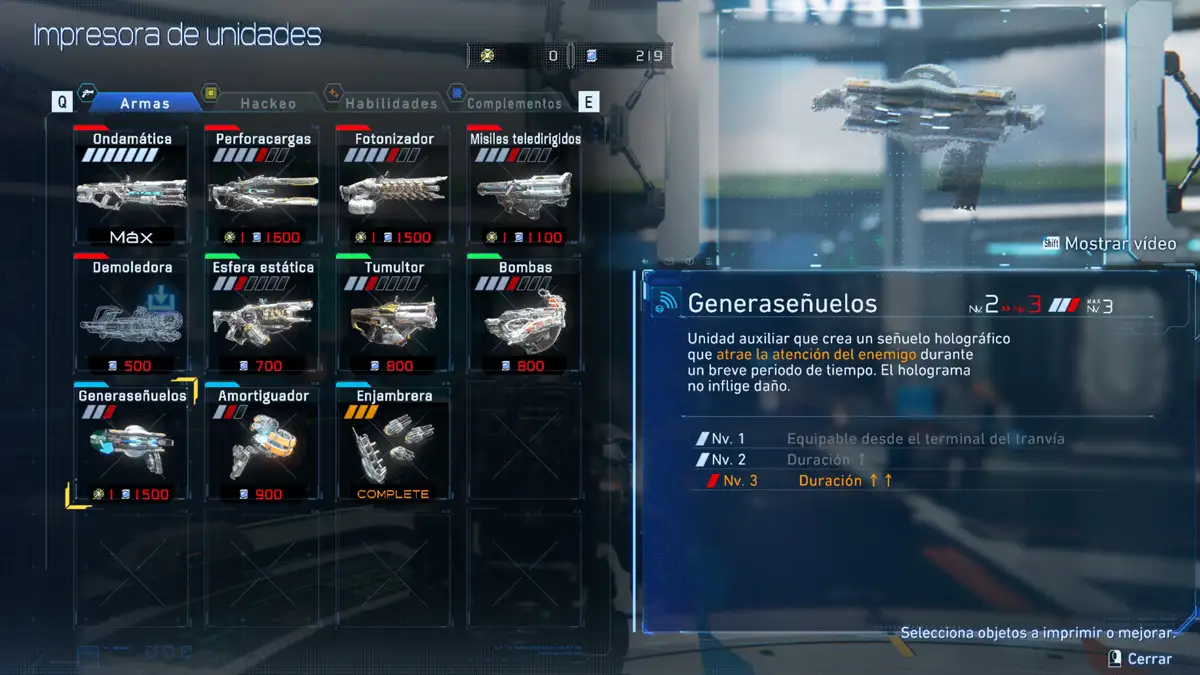Choose the Amortiguador unit

tap(263, 442)
